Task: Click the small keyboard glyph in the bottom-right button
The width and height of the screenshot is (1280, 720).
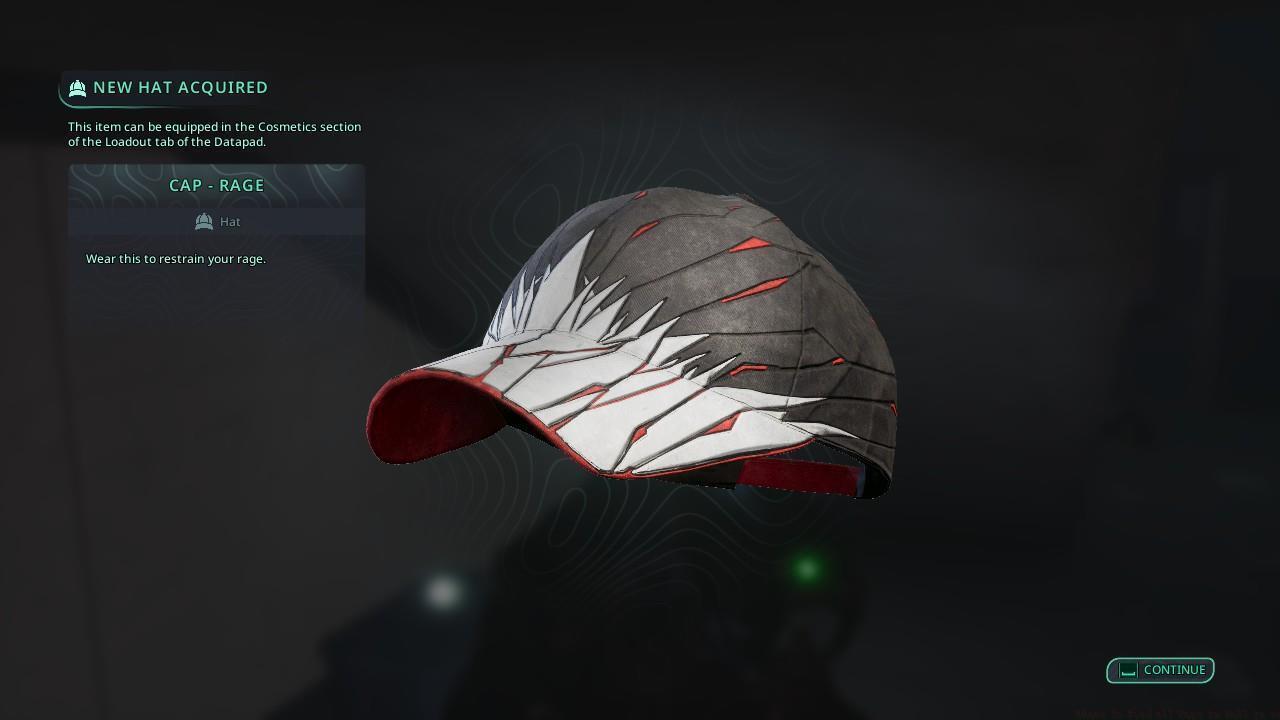Action: pyautogui.click(x=1130, y=670)
